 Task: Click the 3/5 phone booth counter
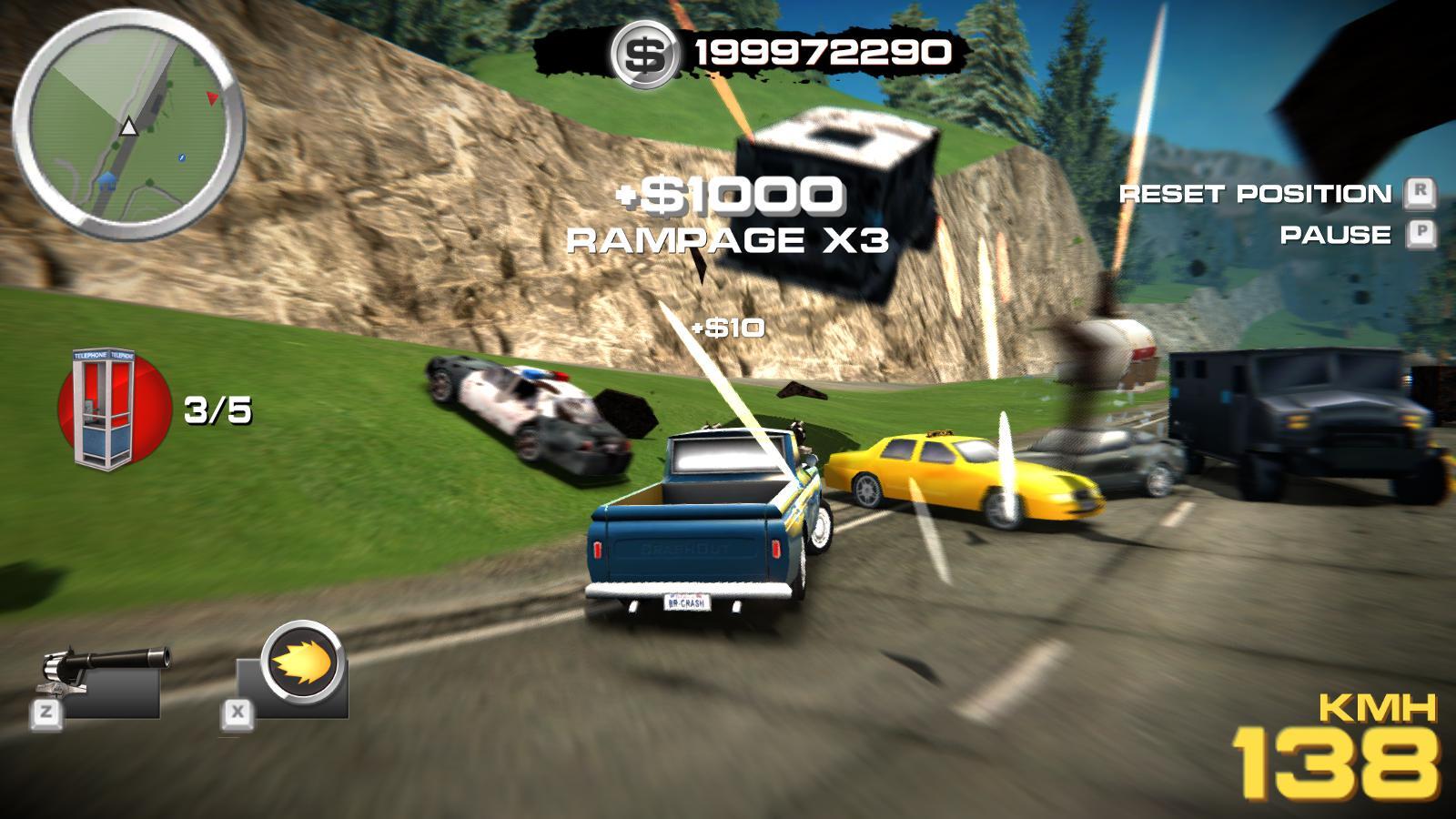tap(218, 409)
